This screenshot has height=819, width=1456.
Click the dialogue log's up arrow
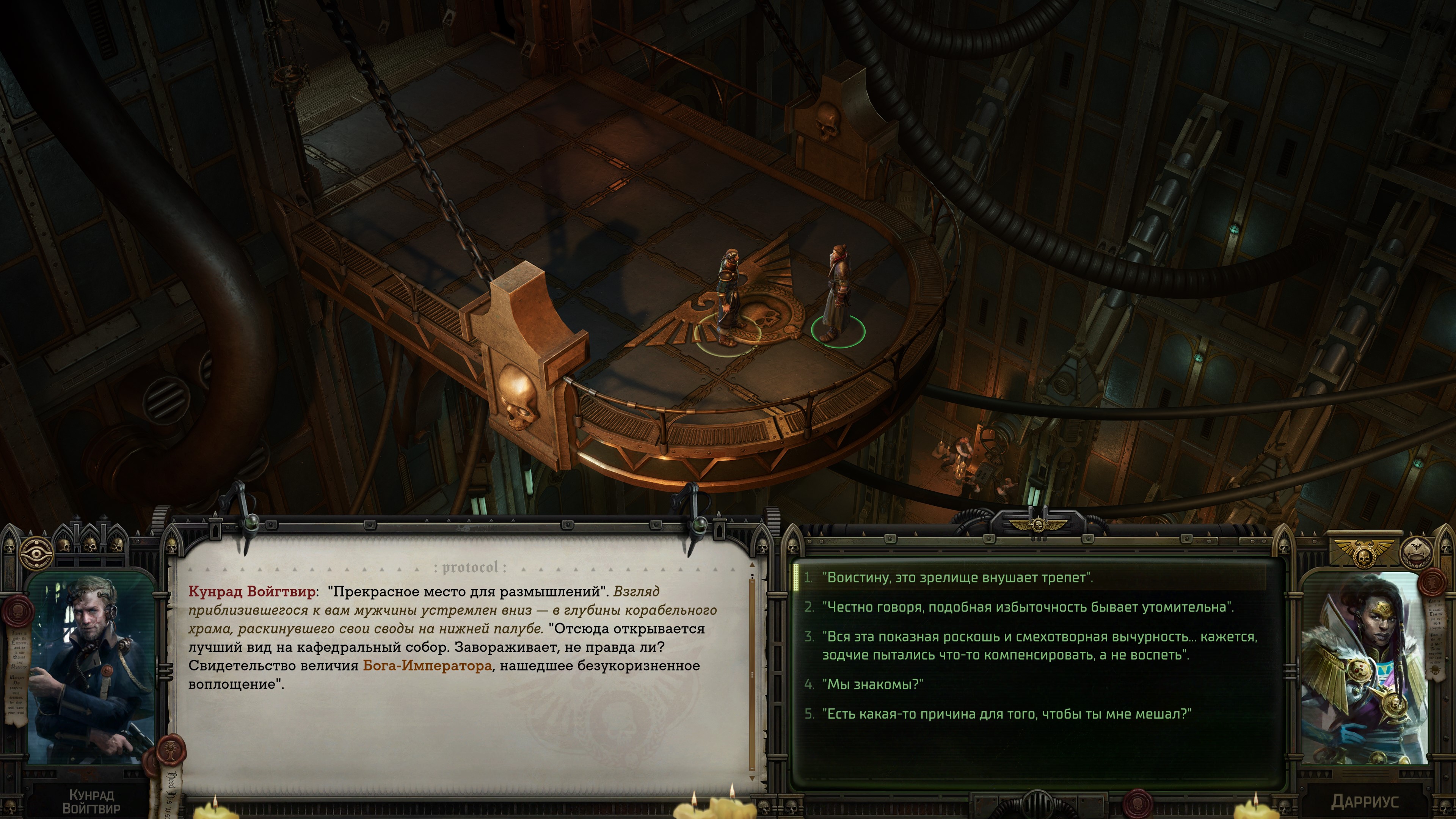coord(752,565)
